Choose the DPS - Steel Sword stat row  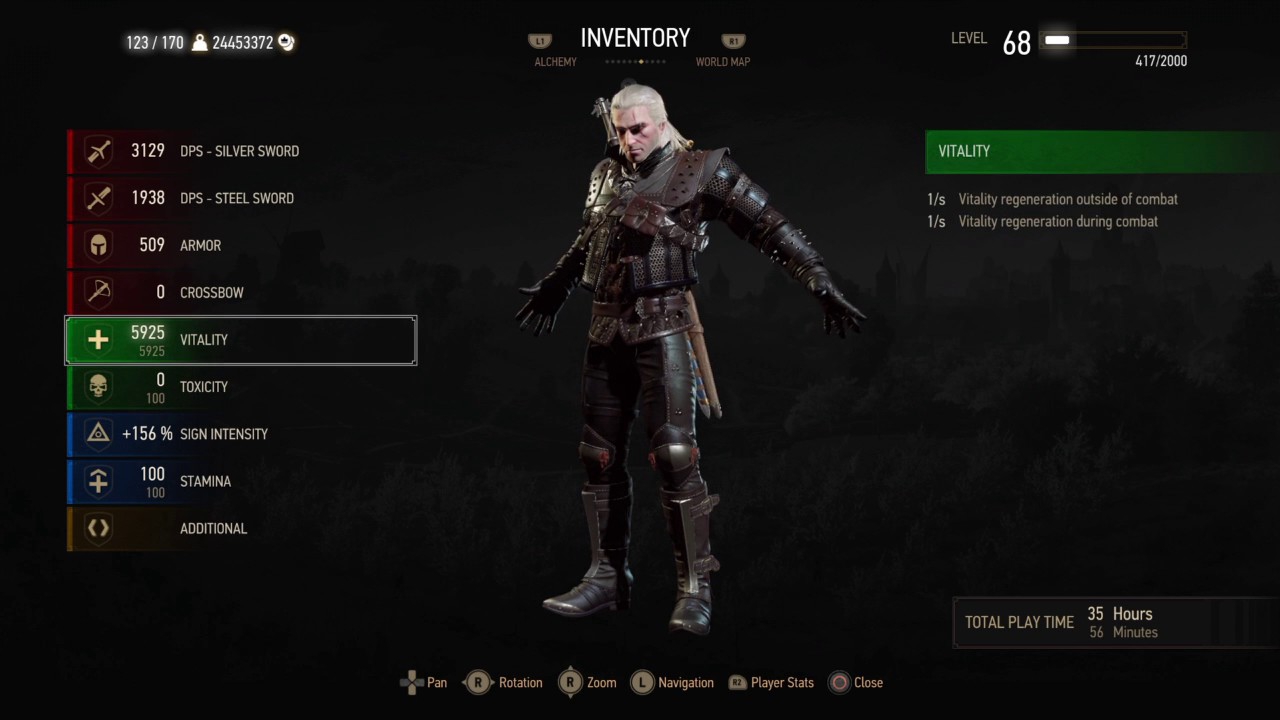[x=240, y=198]
